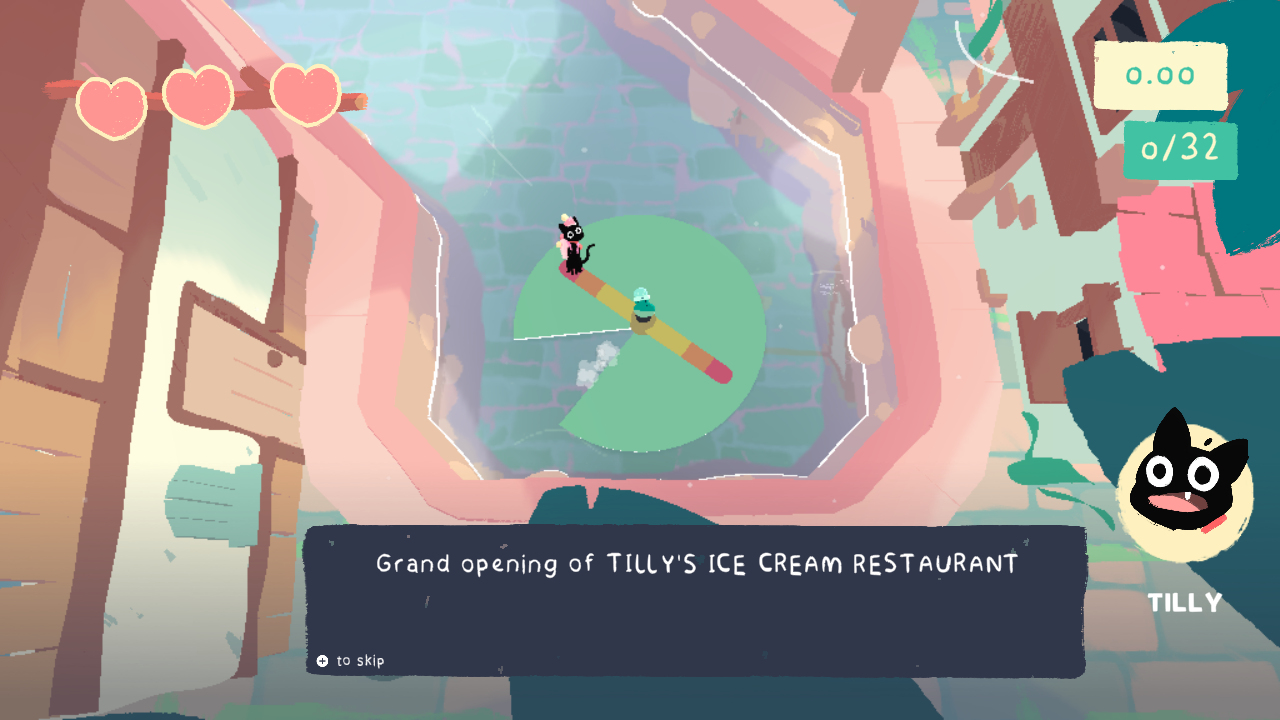The width and height of the screenshot is (1280, 720).
Task: Select the grand opening announcement text
Action: pyautogui.click(x=695, y=564)
